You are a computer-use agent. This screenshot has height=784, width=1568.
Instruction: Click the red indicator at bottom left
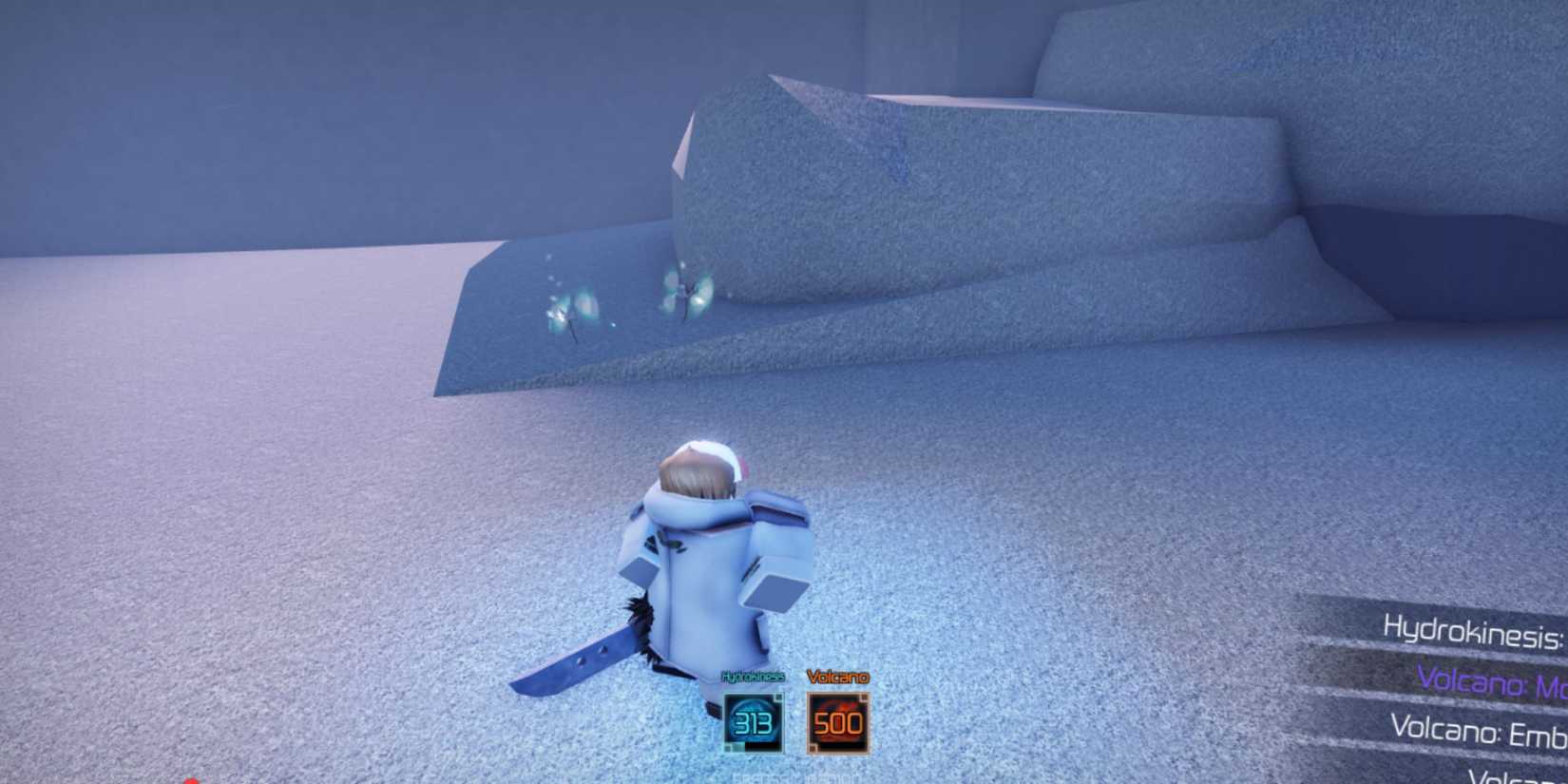[x=190, y=779]
